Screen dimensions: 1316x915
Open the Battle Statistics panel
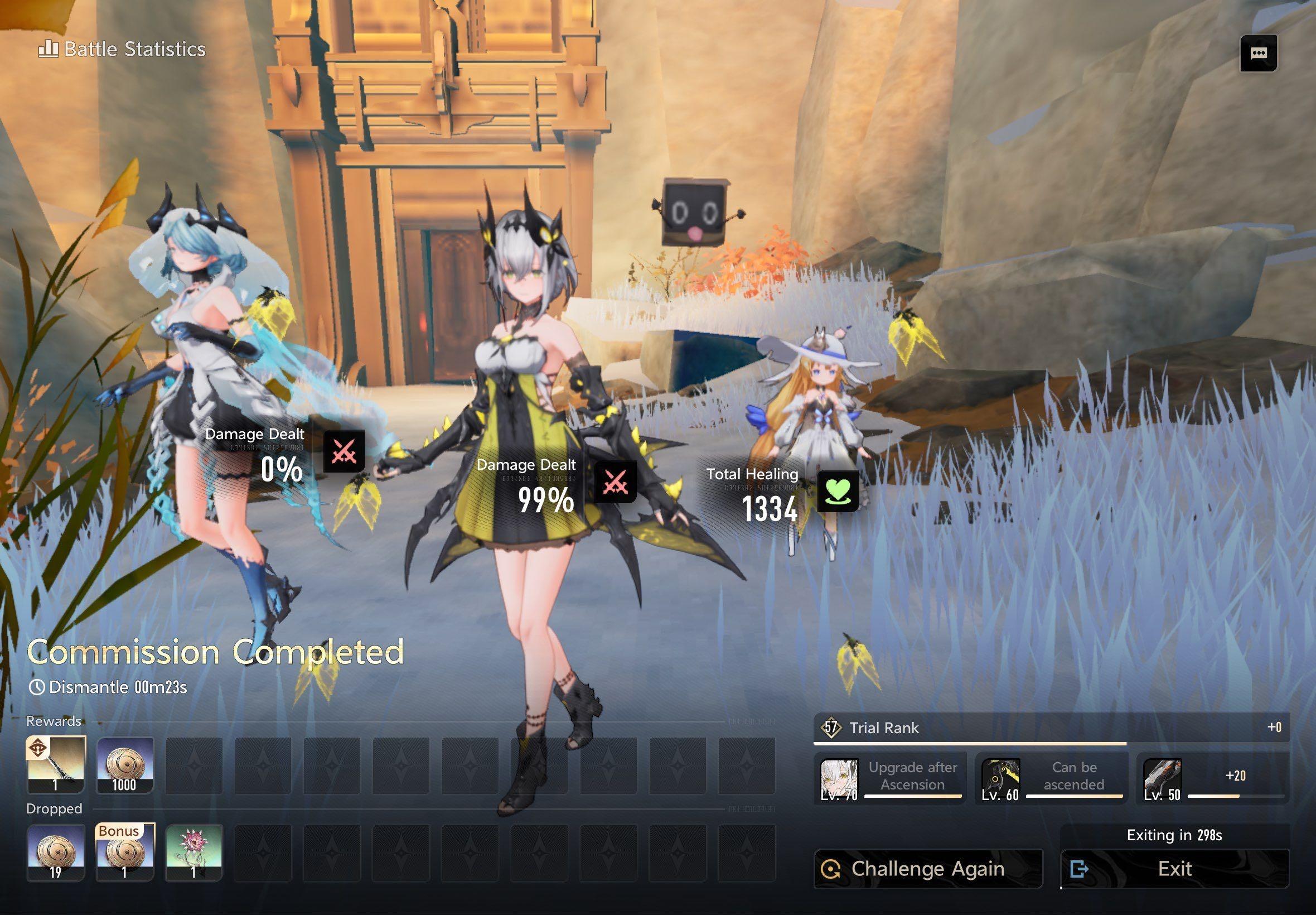(x=122, y=49)
